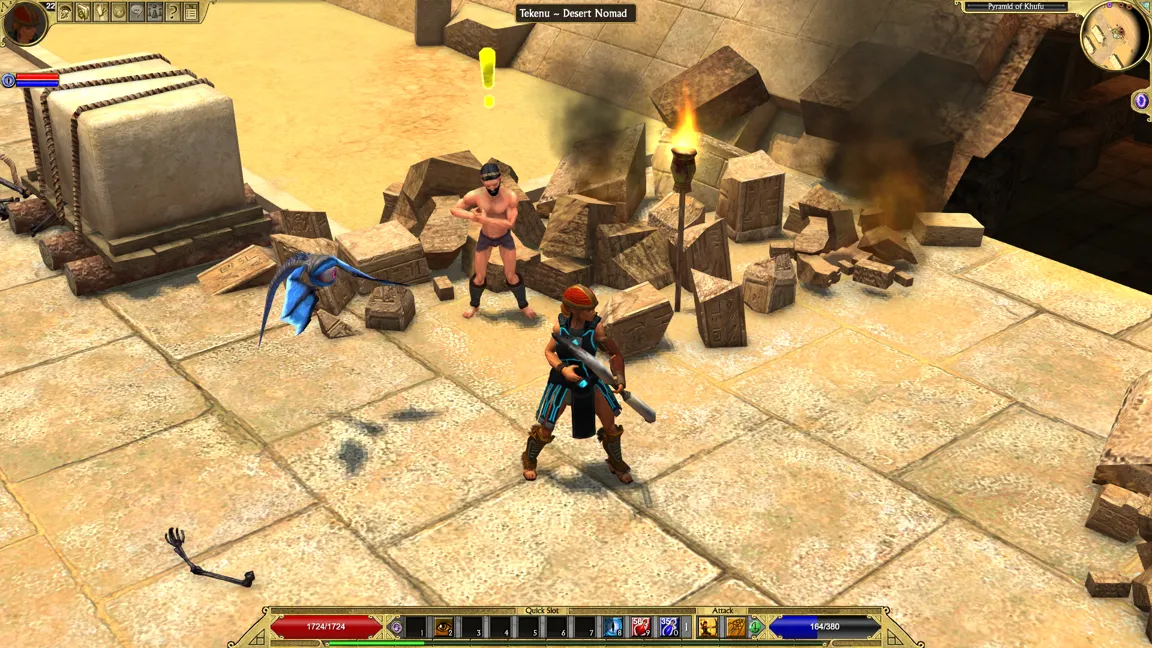This screenshot has height=648, width=1152.
Task: Select the archer attack skill icon
Action: click(x=708, y=627)
